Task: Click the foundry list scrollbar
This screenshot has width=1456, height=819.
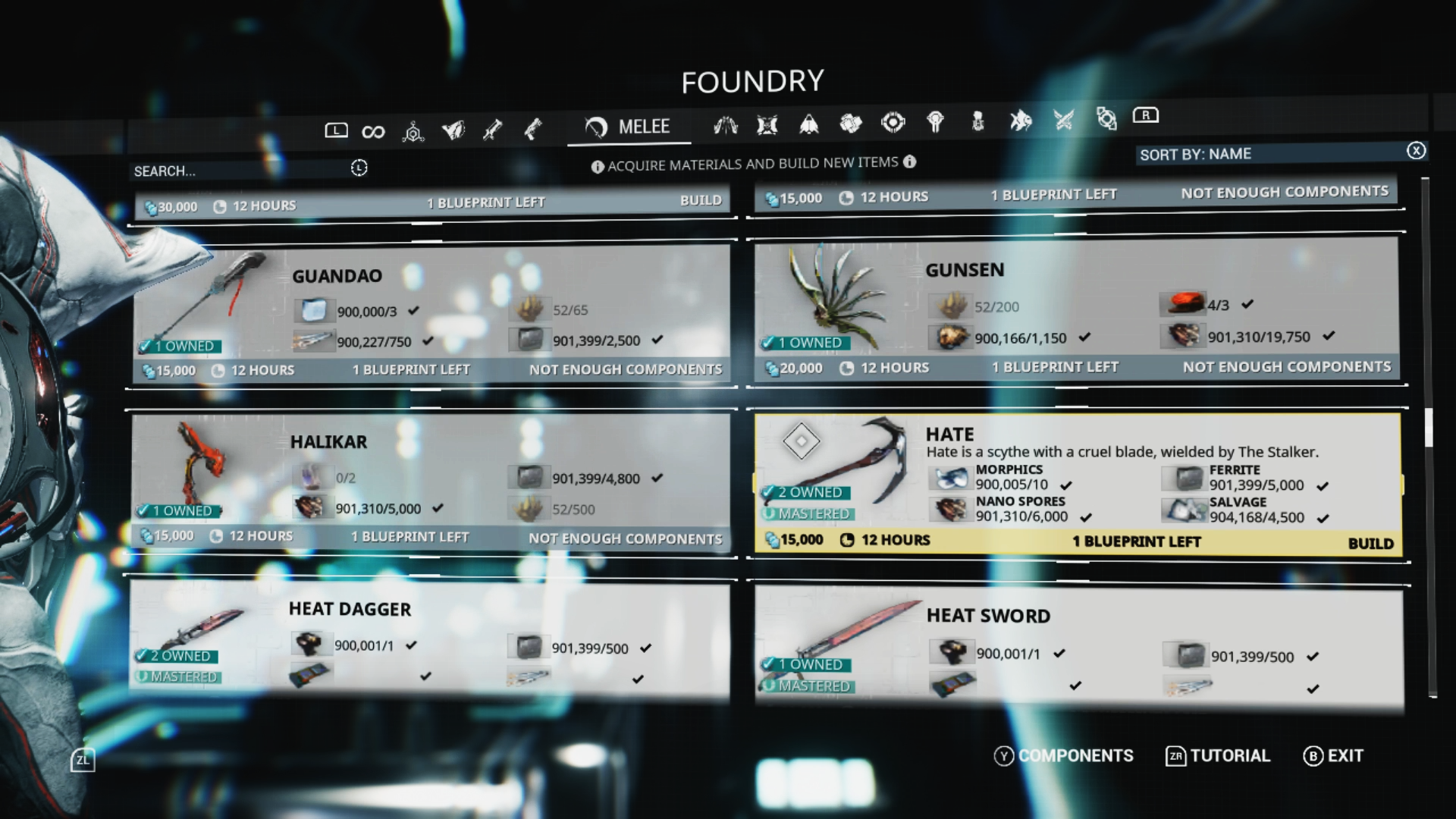Action: [1428, 428]
